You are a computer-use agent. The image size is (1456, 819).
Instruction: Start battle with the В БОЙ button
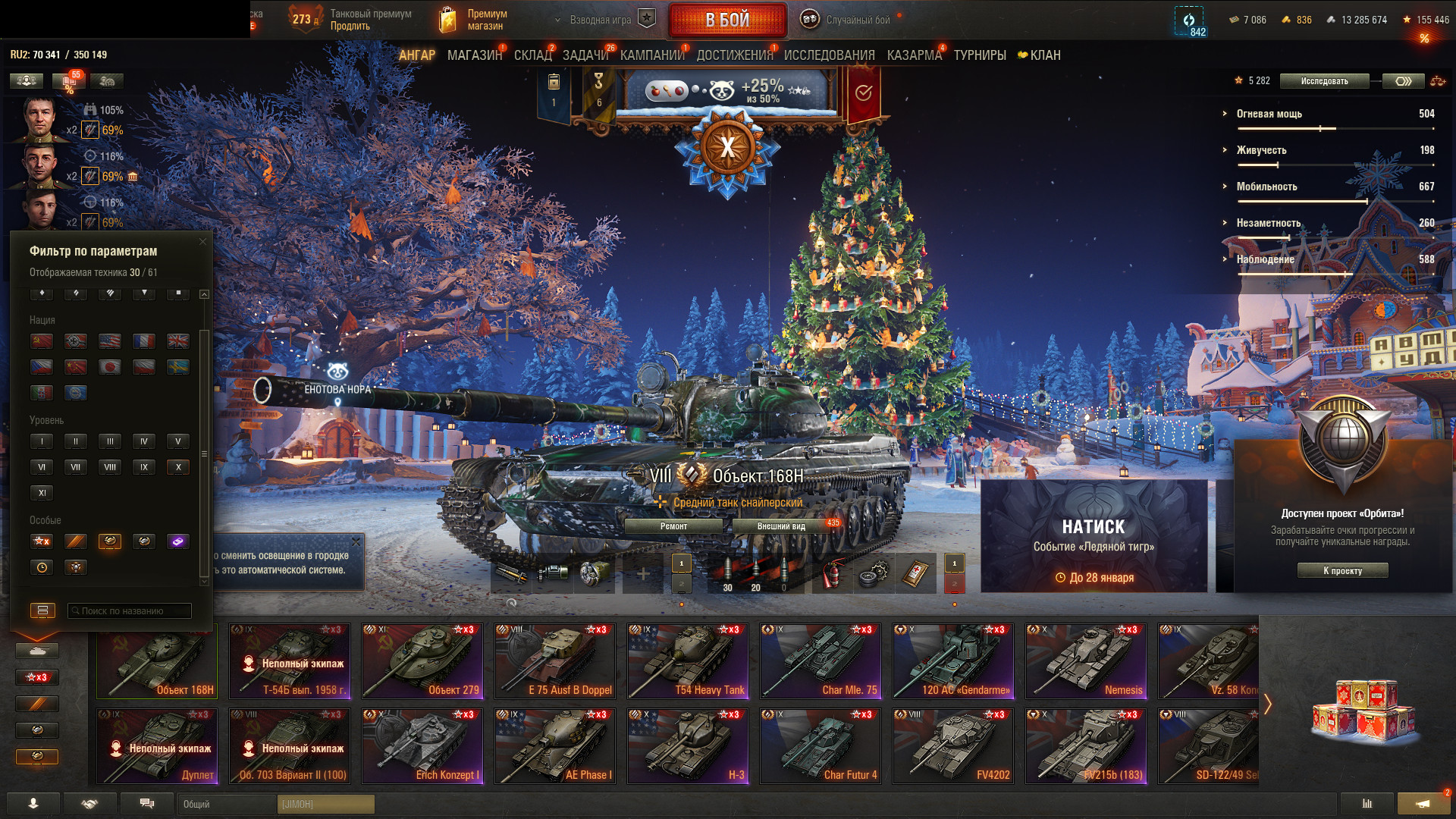[726, 20]
